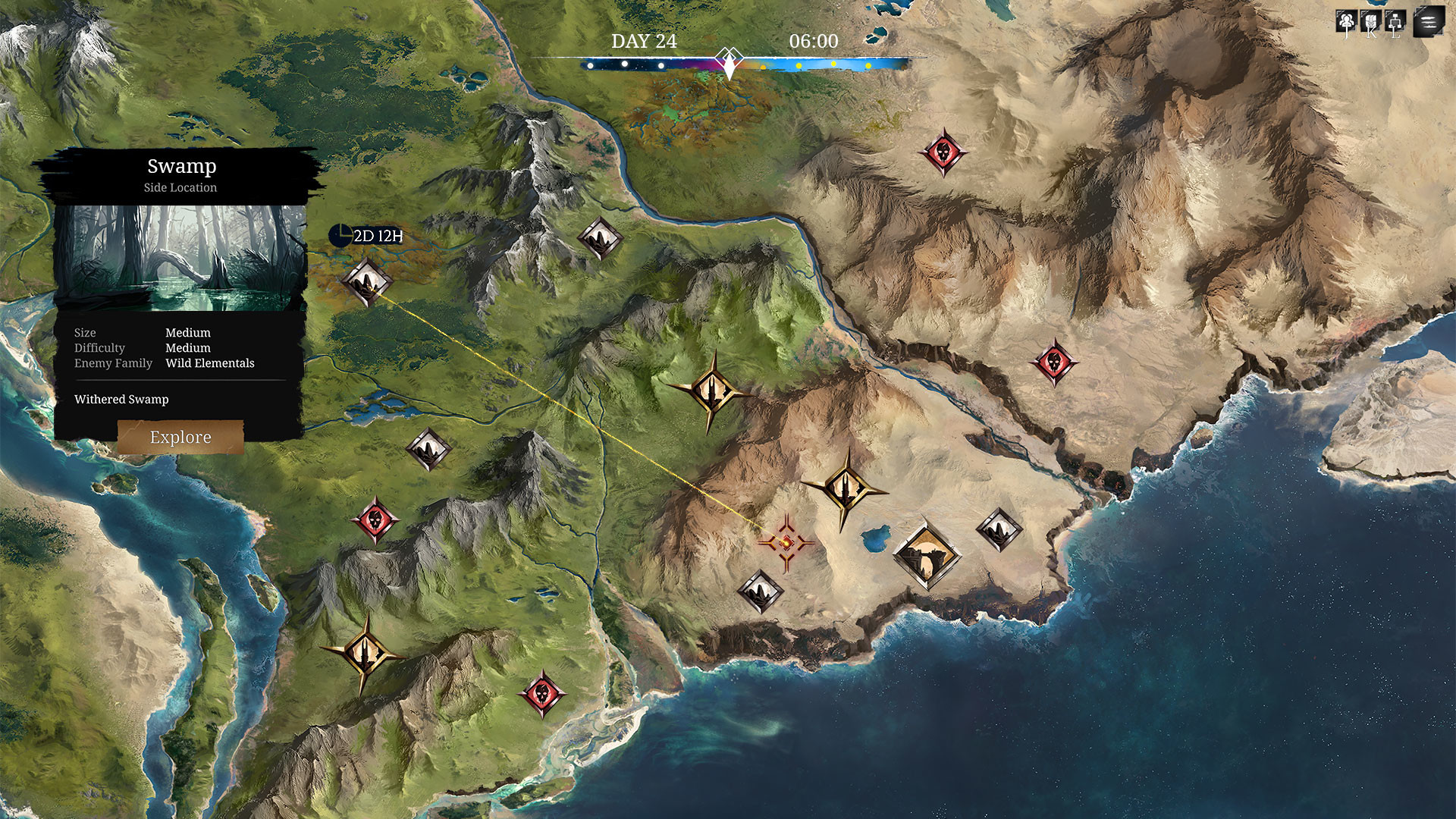Screen dimensions: 1456x819
Task: Click the gray tower marker below the mountain ridge
Action: pyautogui.click(x=428, y=449)
